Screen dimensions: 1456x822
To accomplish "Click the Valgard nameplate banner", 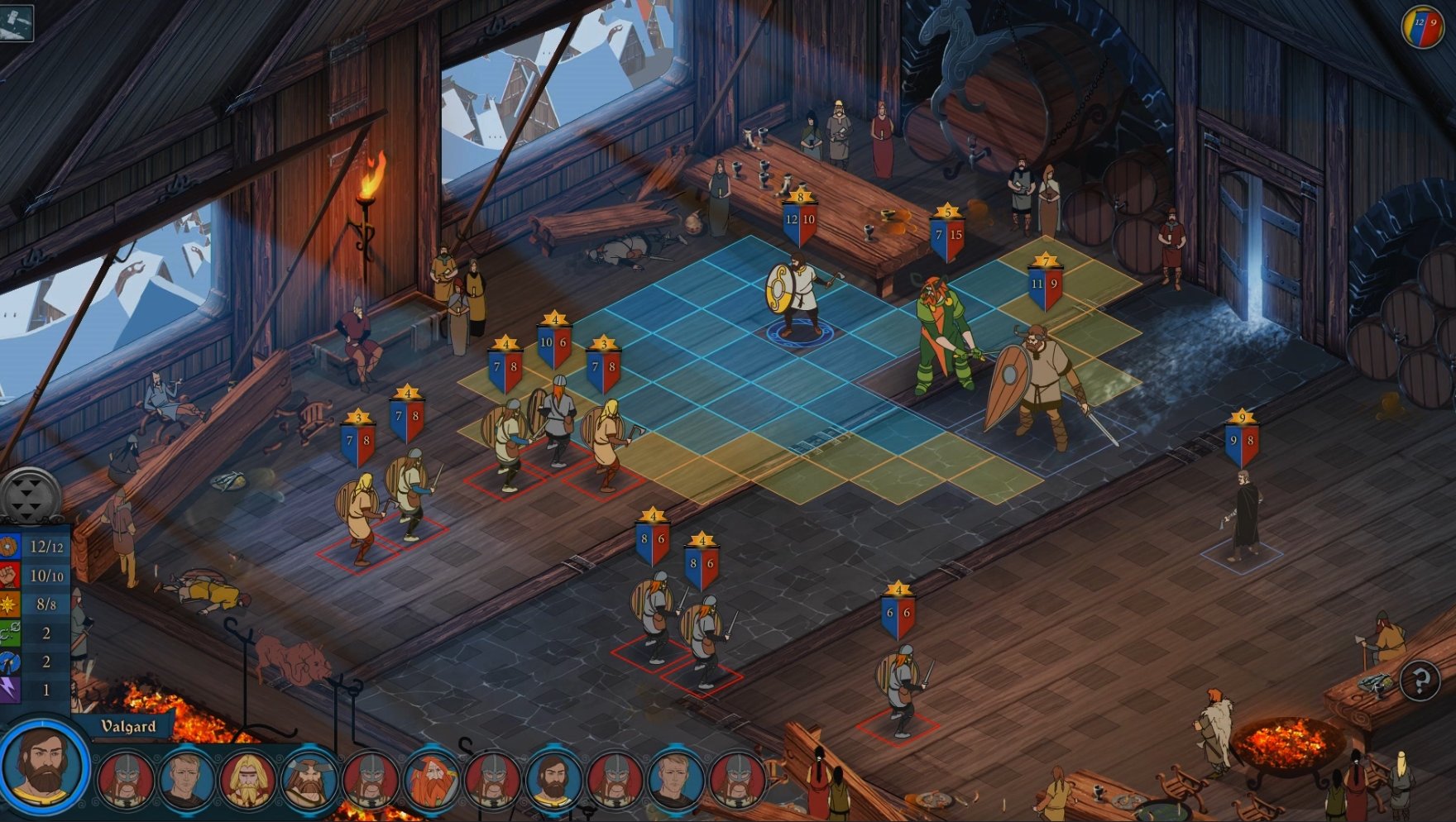I will tap(128, 728).
